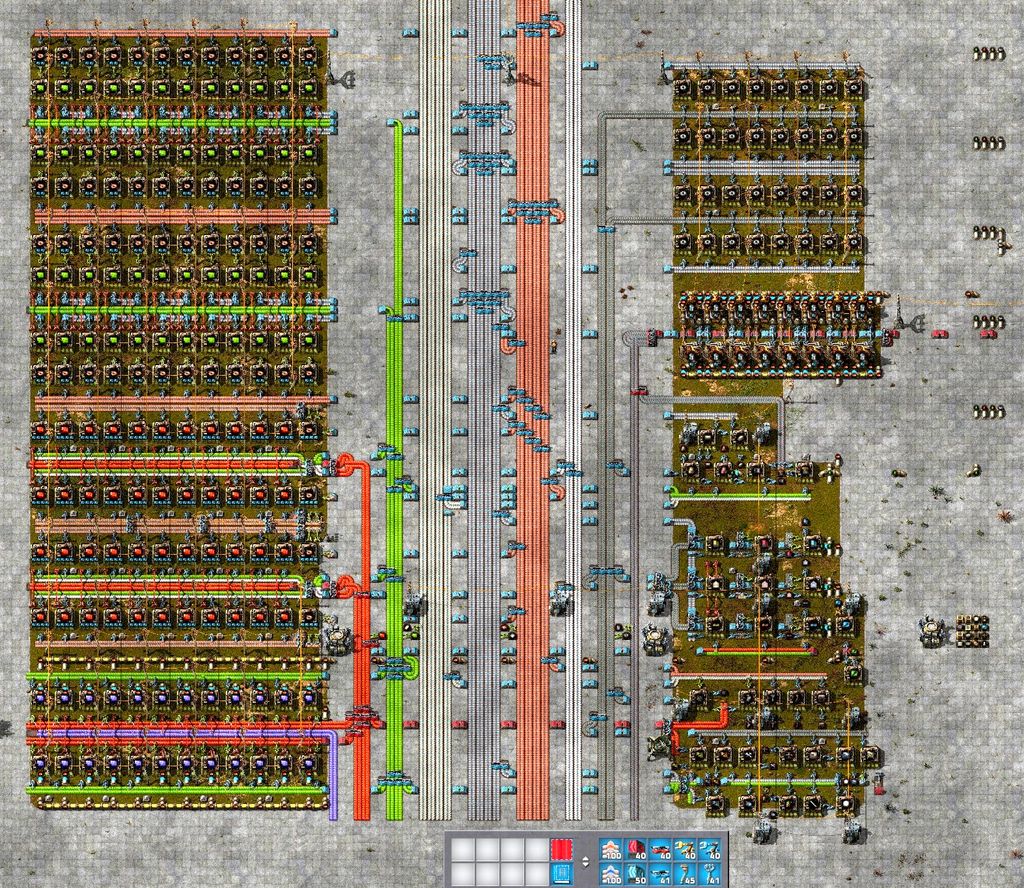Select the red deconstruction planner slot

tap(563, 850)
